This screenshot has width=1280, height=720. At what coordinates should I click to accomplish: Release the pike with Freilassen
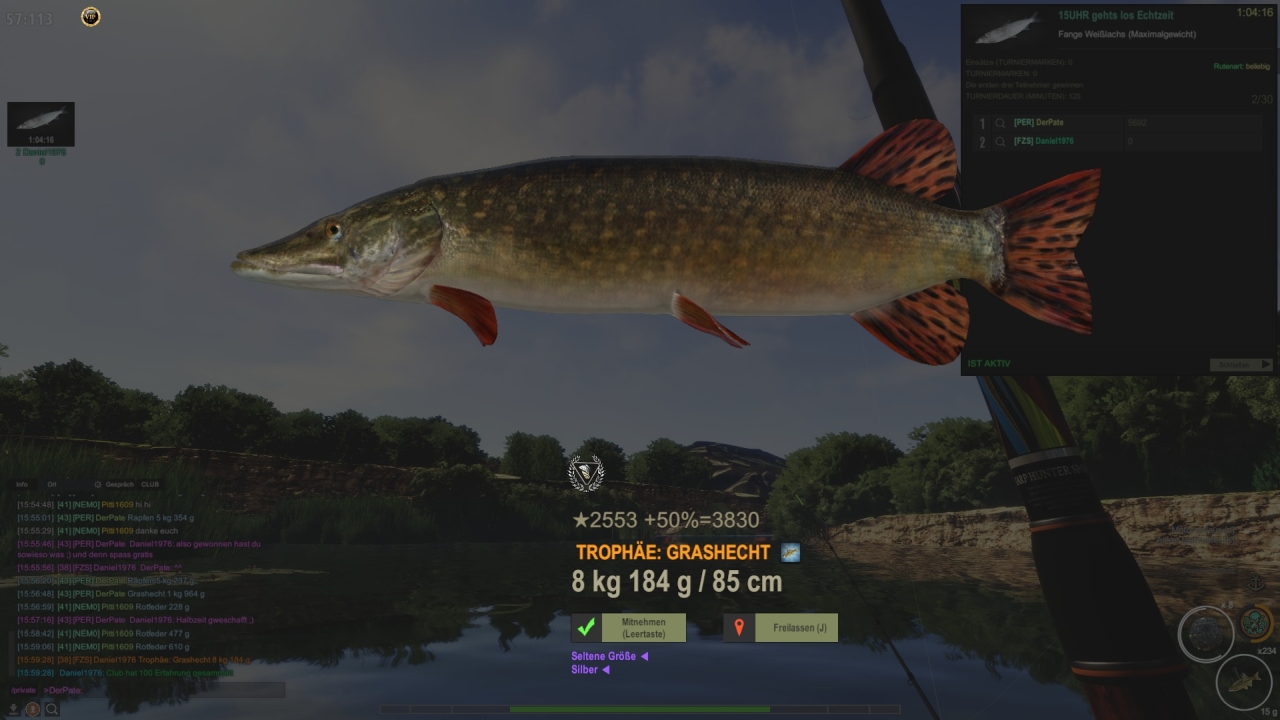(781, 628)
